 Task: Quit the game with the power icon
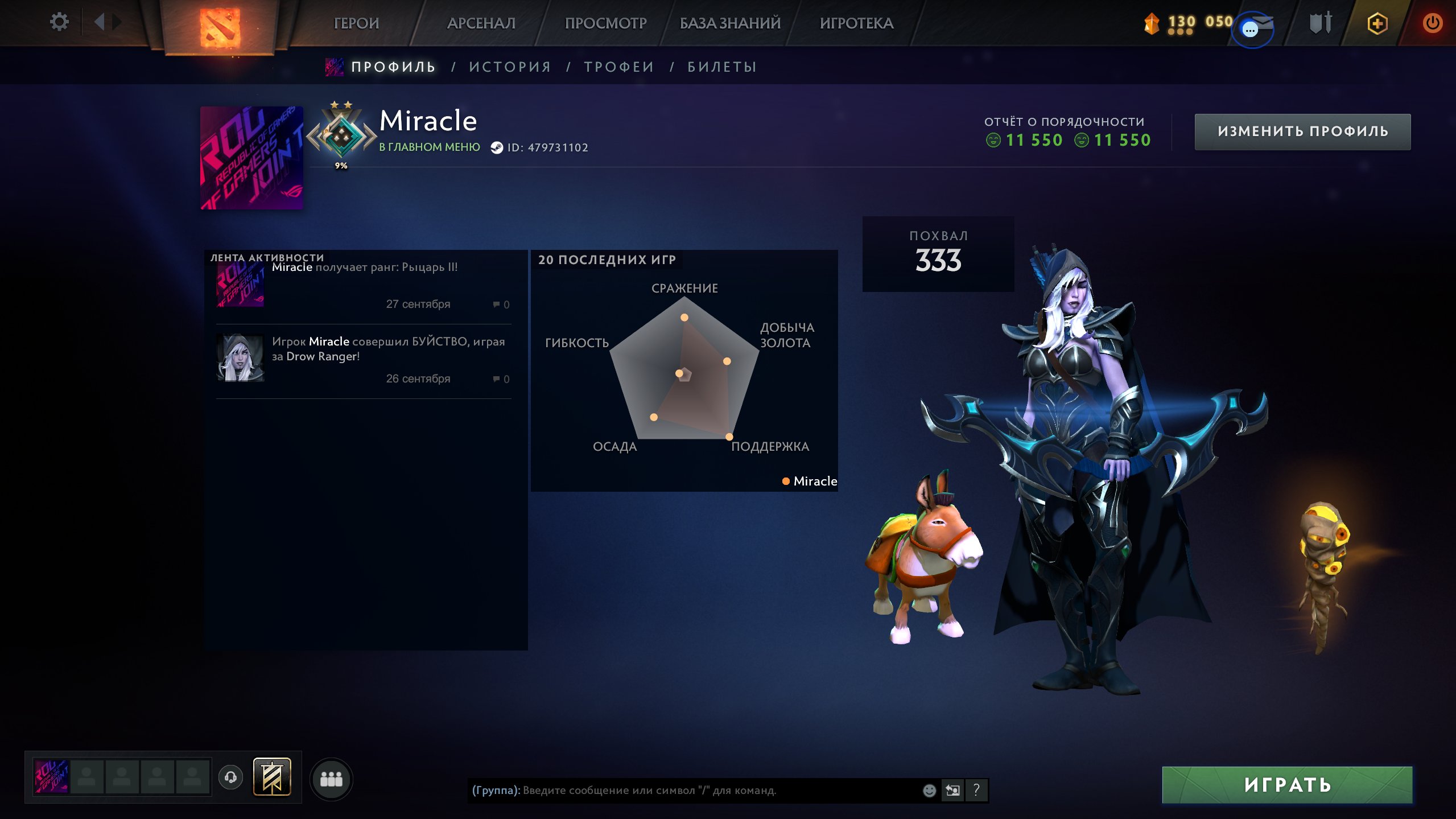1432,23
